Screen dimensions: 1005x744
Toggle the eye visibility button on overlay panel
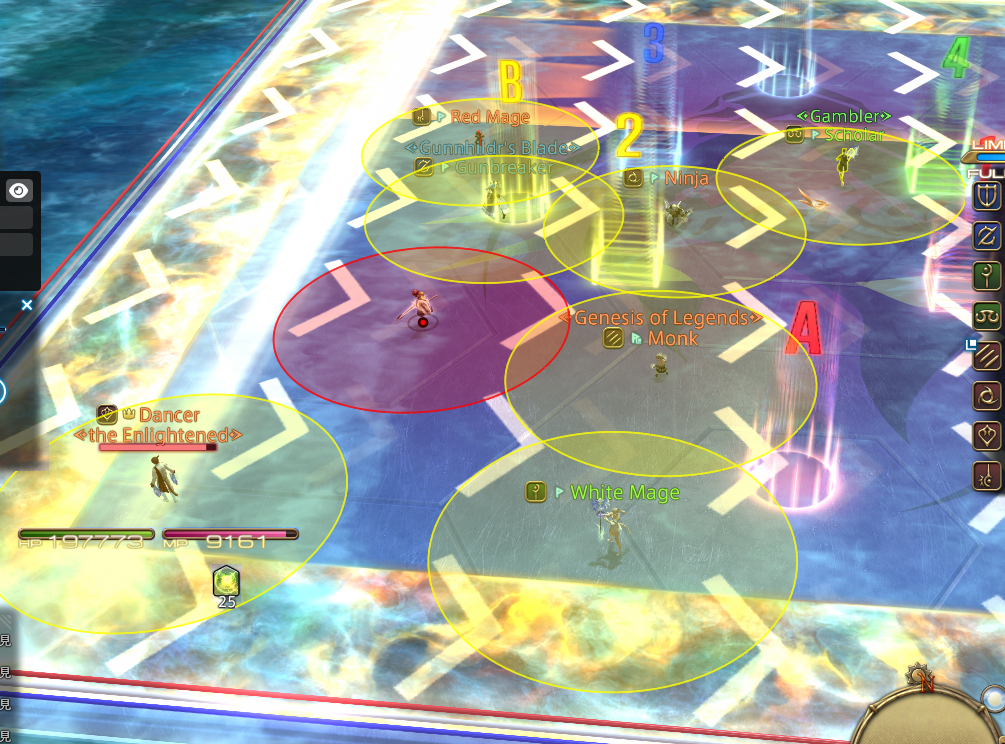19,191
